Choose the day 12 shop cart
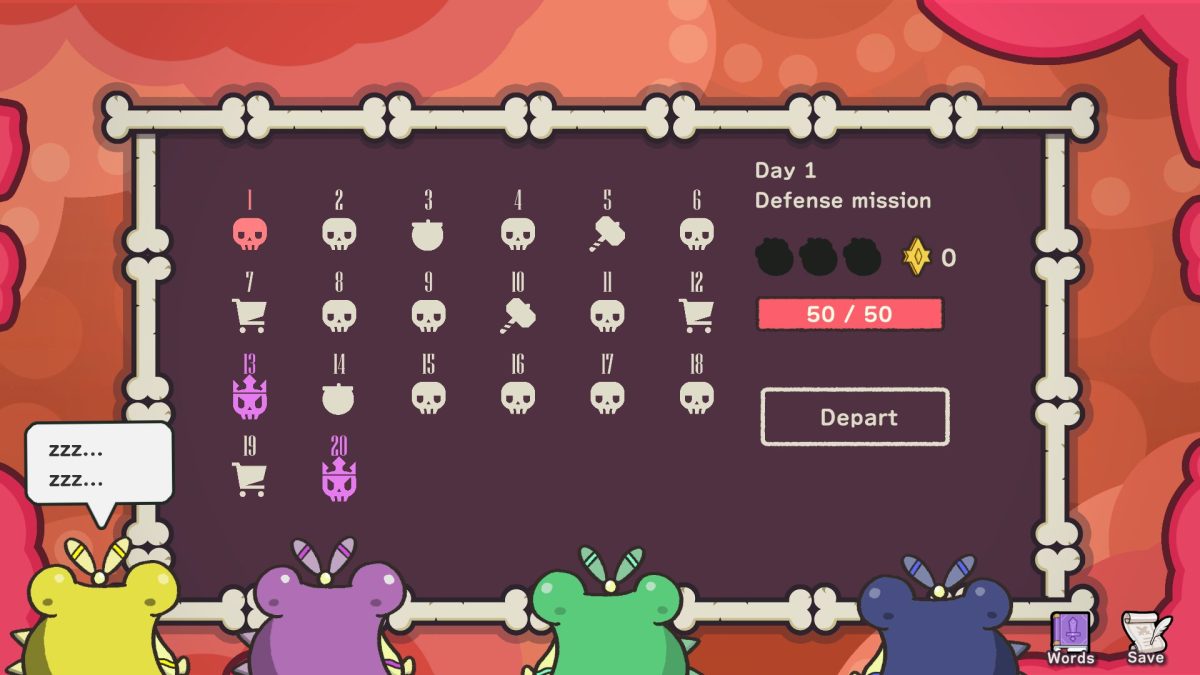1200x675 pixels. pos(696,316)
